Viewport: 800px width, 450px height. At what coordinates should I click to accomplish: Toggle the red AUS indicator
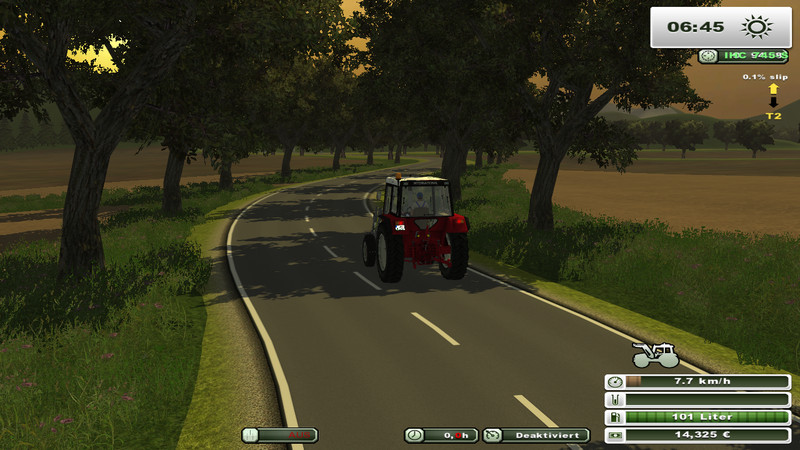[x=279, y=435]
